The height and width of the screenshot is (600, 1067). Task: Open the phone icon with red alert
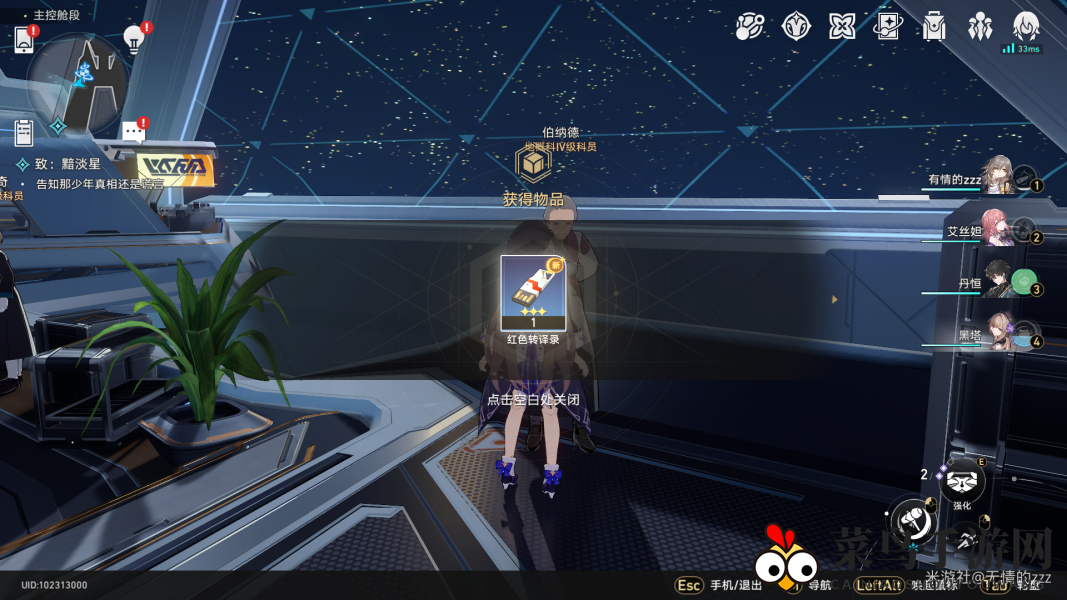(x=25, y=39)
